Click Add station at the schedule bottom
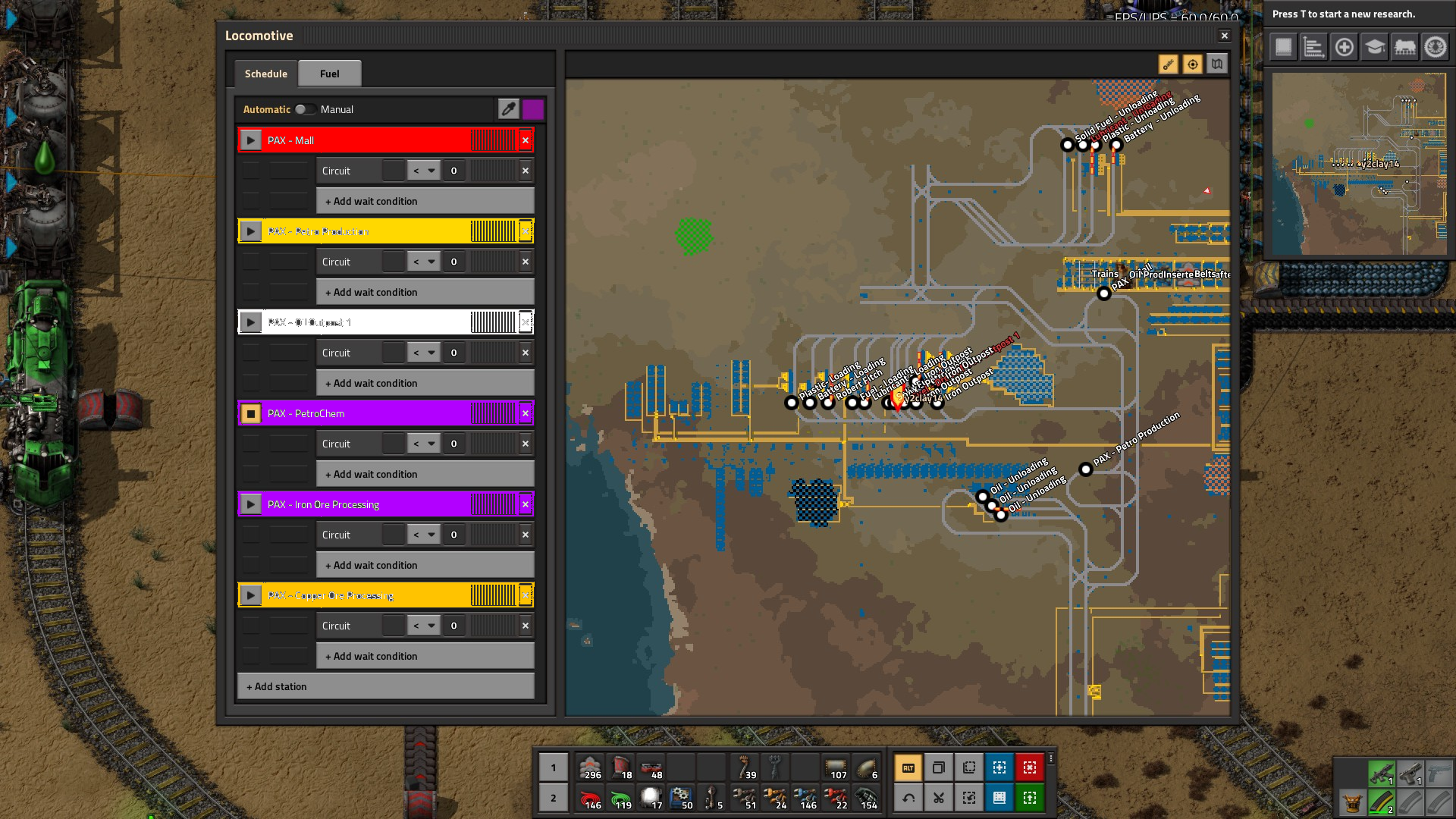1456x819 pixels. pyautogui.click(x=385, y=686)
